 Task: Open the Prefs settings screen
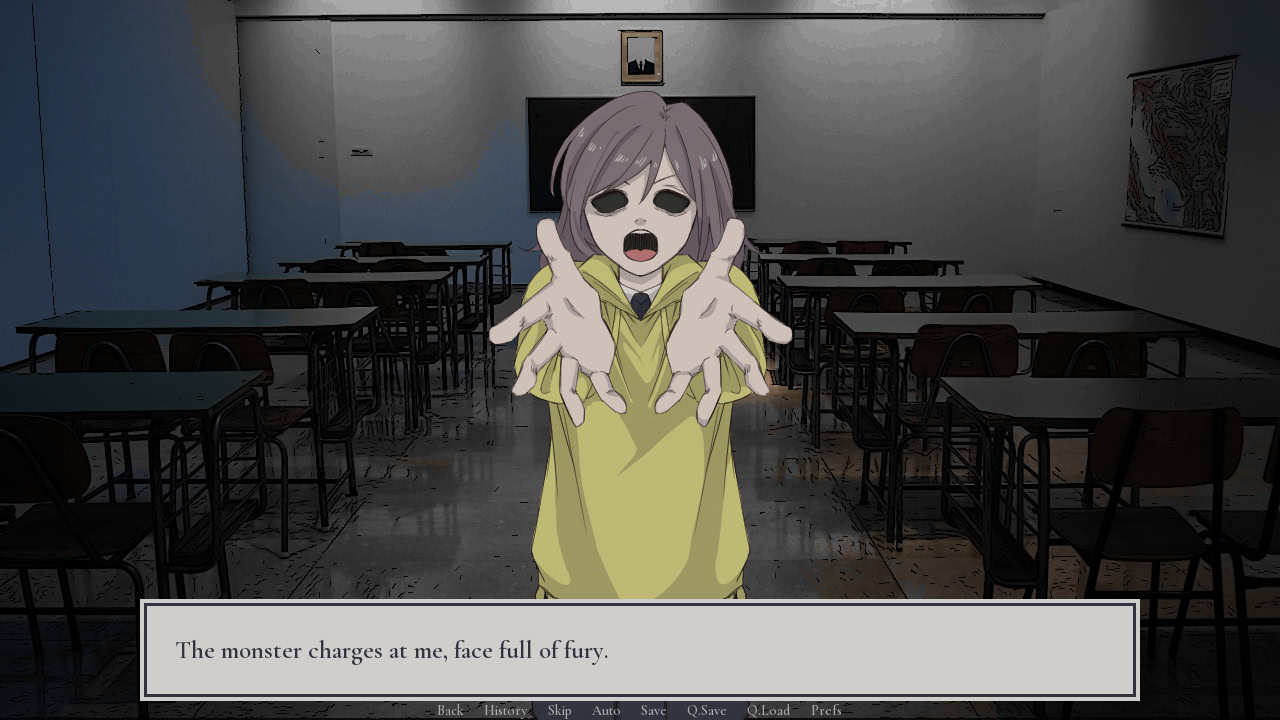[x=826, y=710]
